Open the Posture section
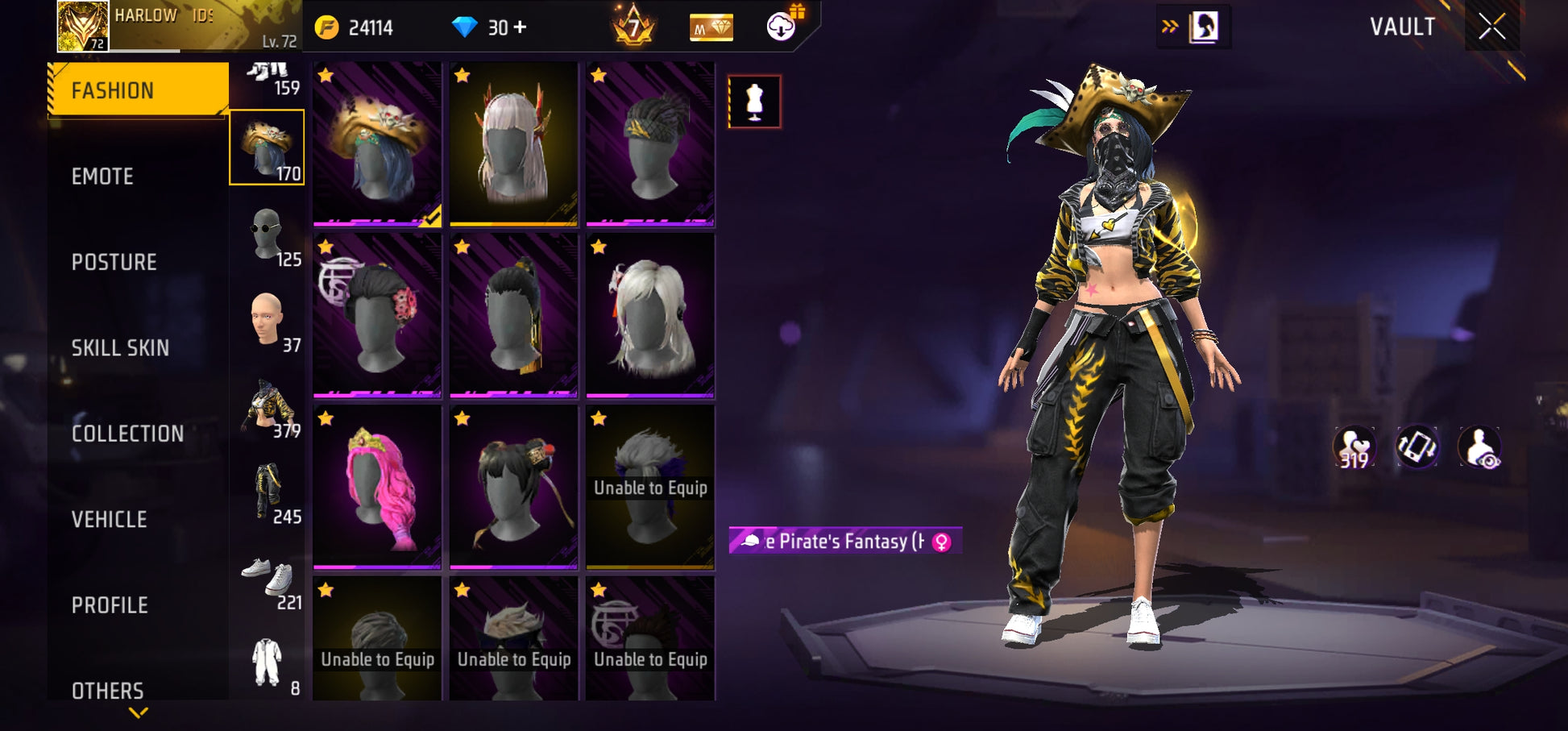Screen dimensions: 1568x731 [x=114, y=262]
